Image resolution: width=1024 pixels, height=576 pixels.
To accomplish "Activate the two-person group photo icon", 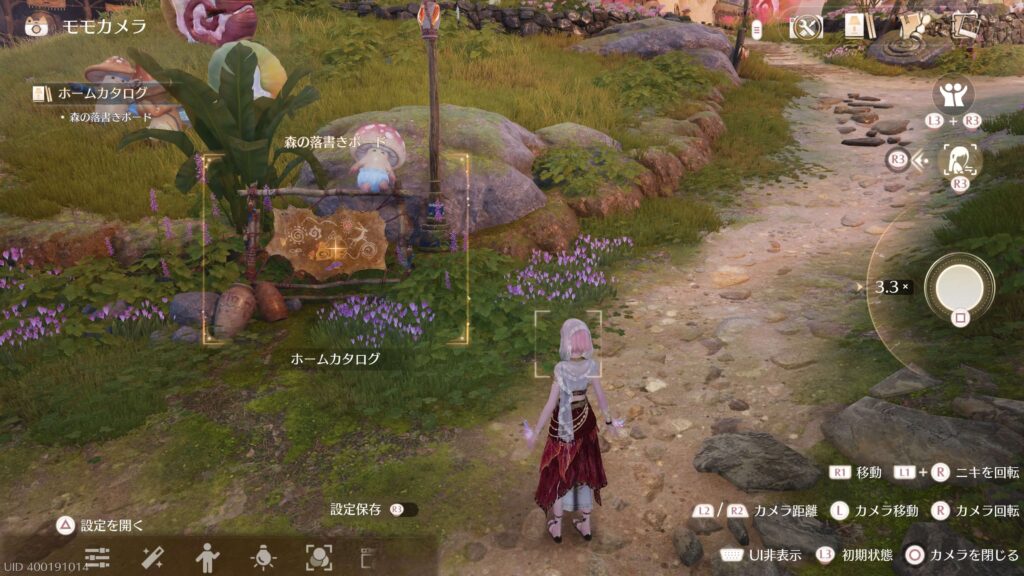I will pyautogui.click(x=953, y=95).
